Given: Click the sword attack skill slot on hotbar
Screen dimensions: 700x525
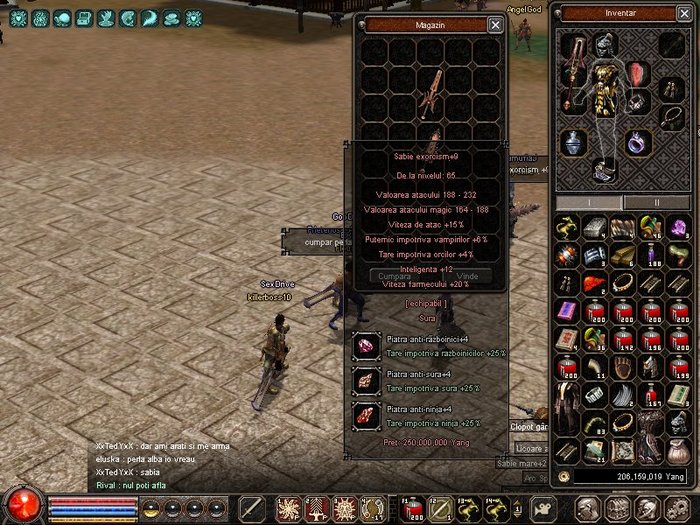Looking at the screenshot, I should point(253,507).
